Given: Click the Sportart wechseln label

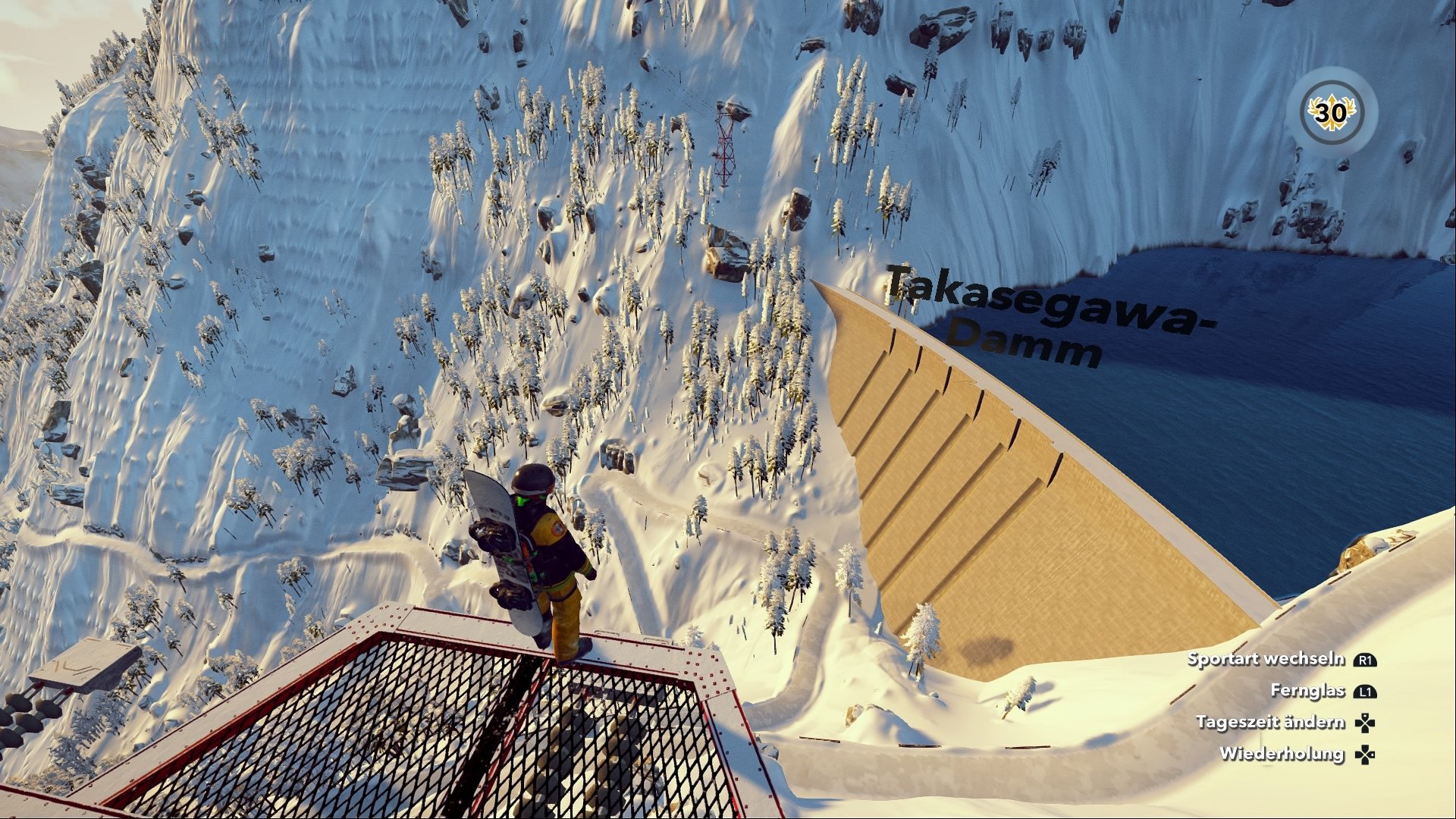Looking at the screenshot, I should pos(1267,660).
